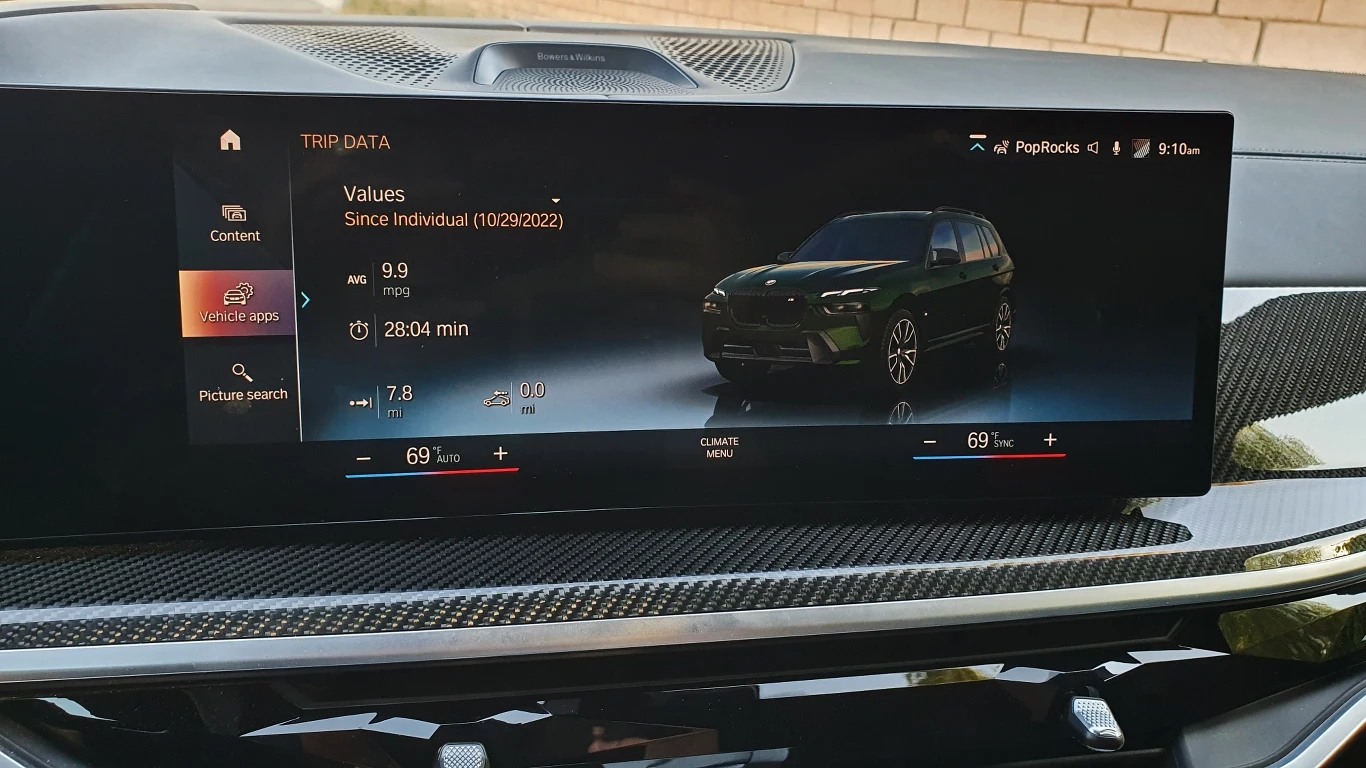
Task: Tap the stopwatch icon next to driving time
Action: click(x=359, y=328)
